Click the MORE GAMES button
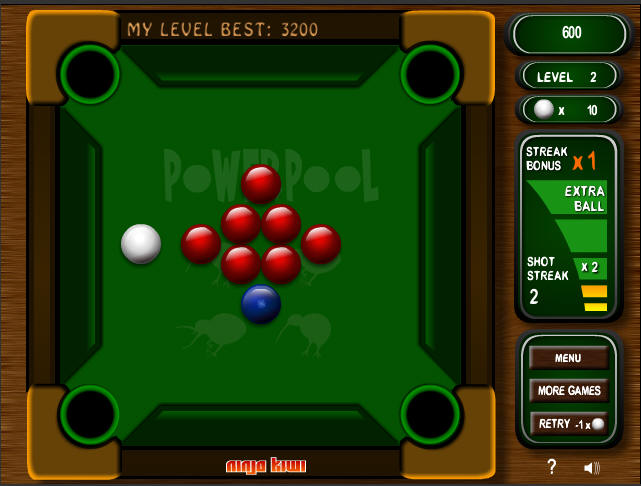 (568, 390)
